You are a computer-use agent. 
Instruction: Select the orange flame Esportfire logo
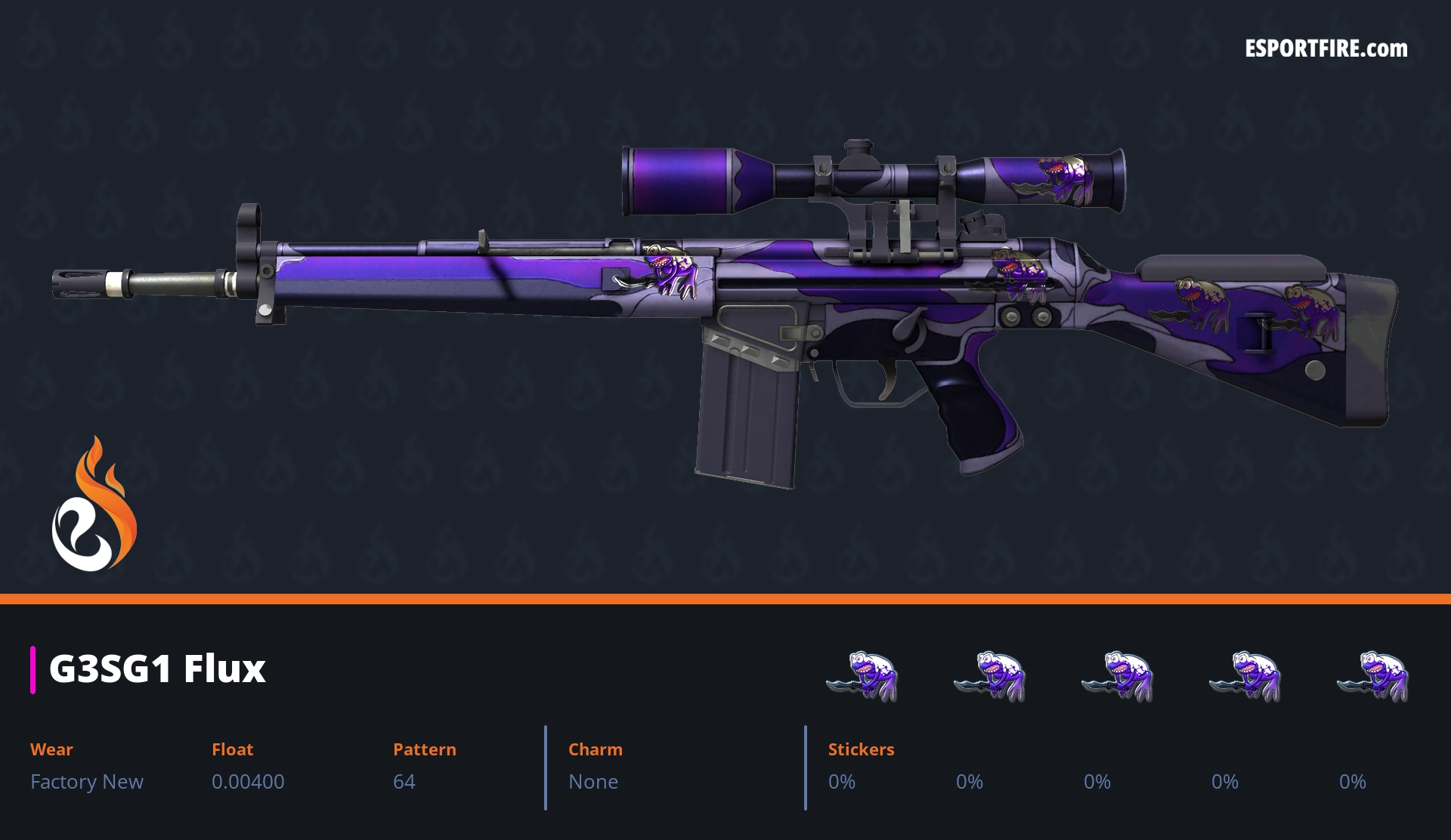pos(94,505)
